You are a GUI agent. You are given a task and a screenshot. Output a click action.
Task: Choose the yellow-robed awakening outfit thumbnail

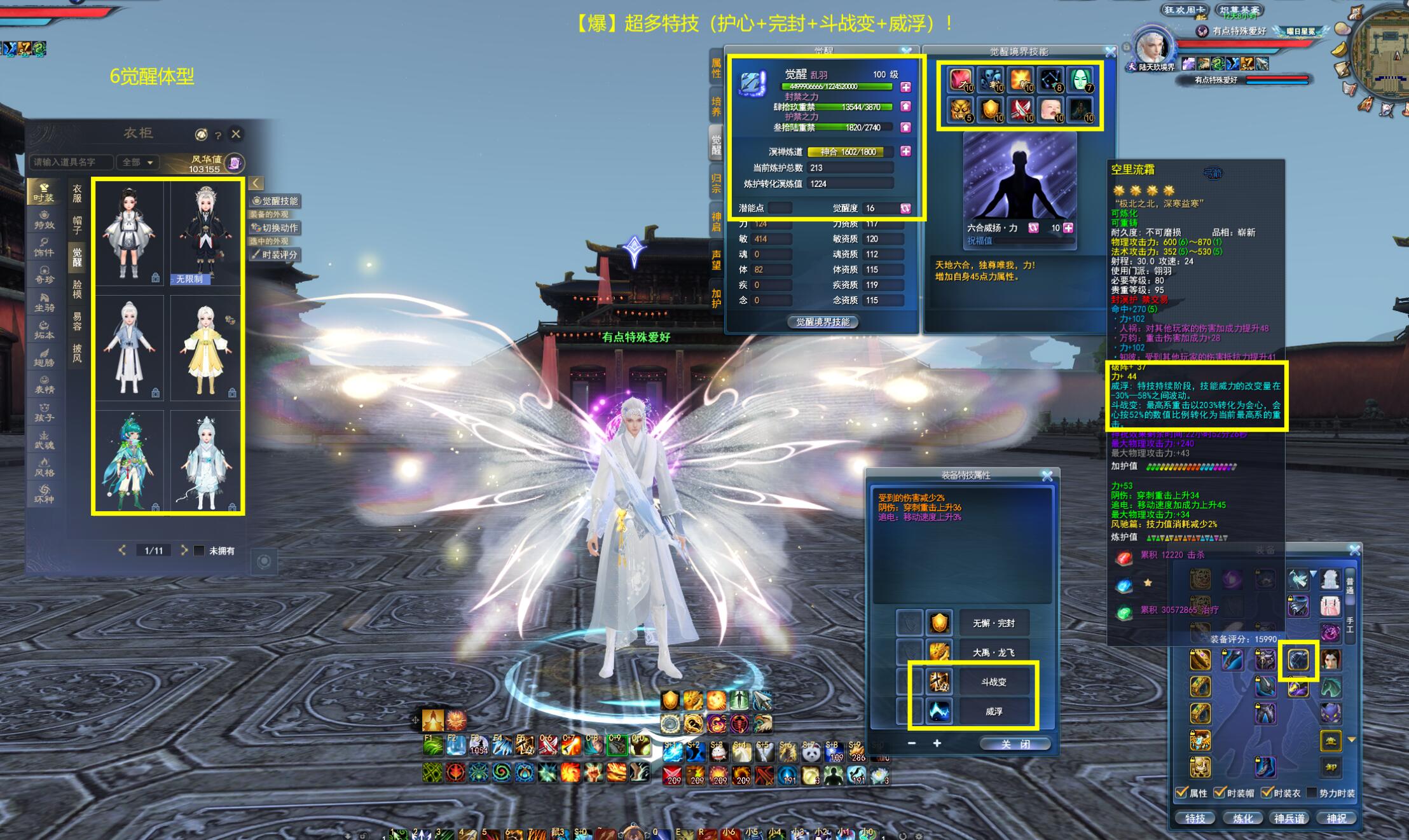coord(206,348)
